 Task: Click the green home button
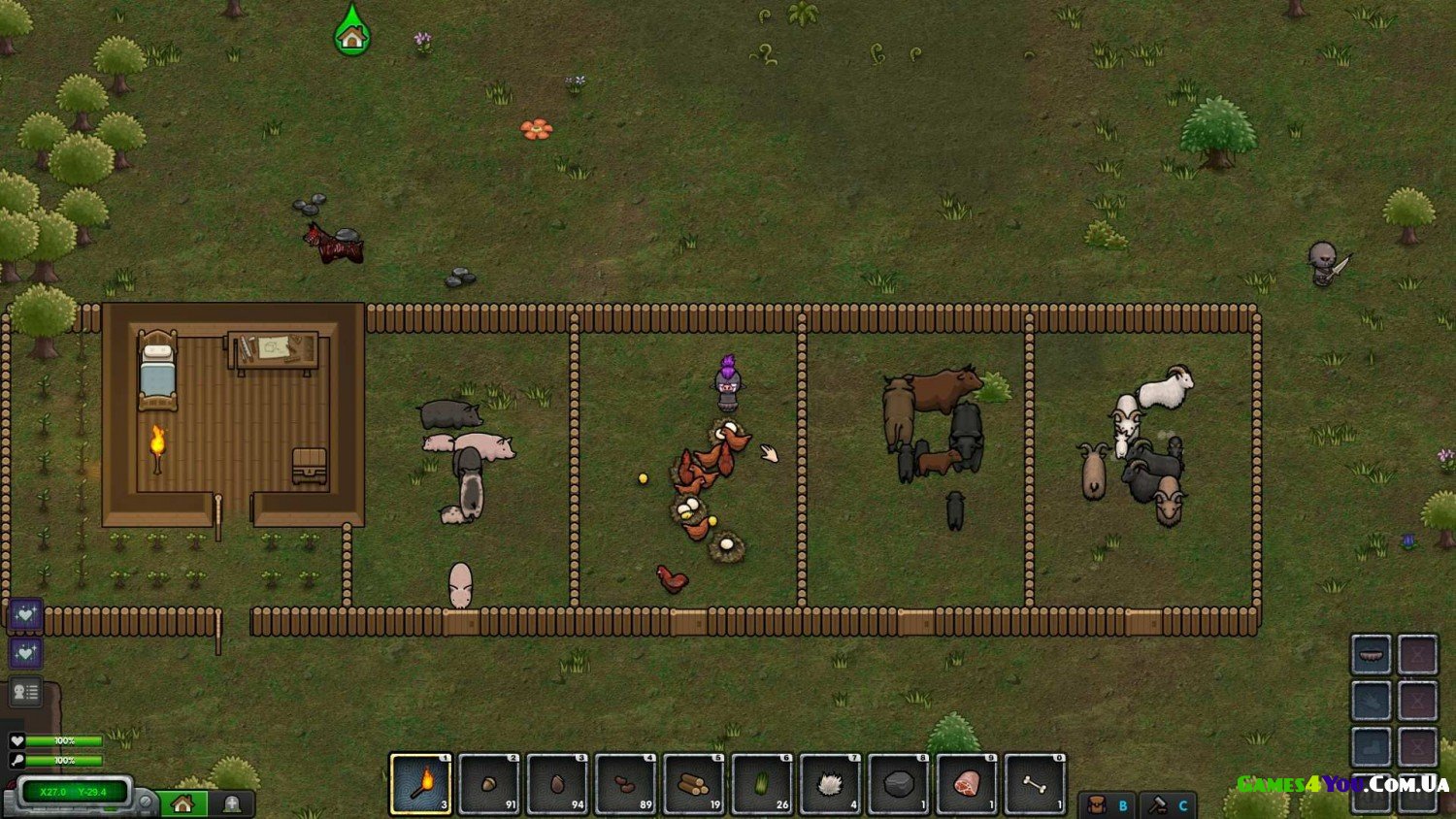click(x=182, y=803)
